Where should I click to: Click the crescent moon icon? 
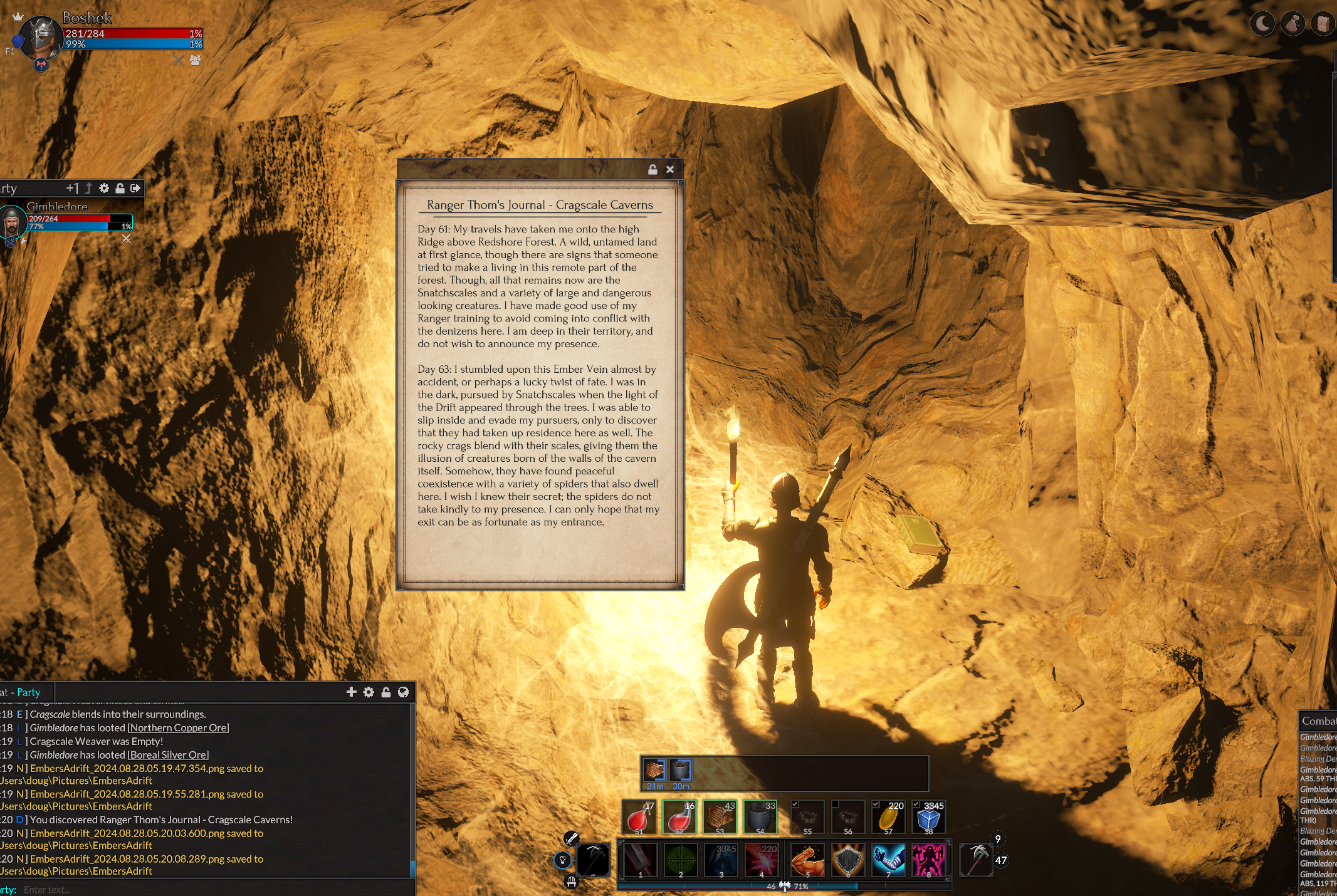pos(1262,24)
